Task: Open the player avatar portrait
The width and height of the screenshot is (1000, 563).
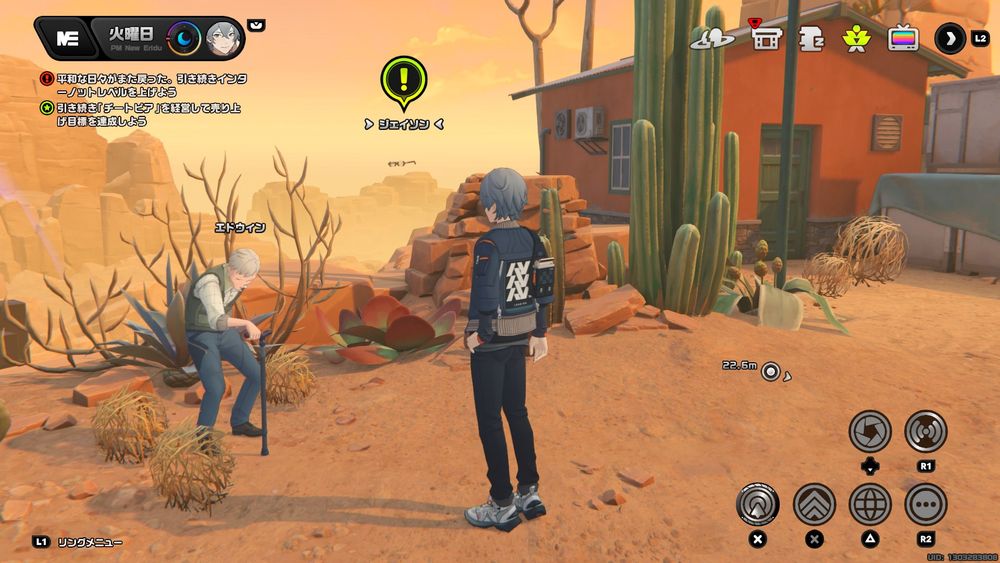Action: pyautogui.click(x=223, y=39)
